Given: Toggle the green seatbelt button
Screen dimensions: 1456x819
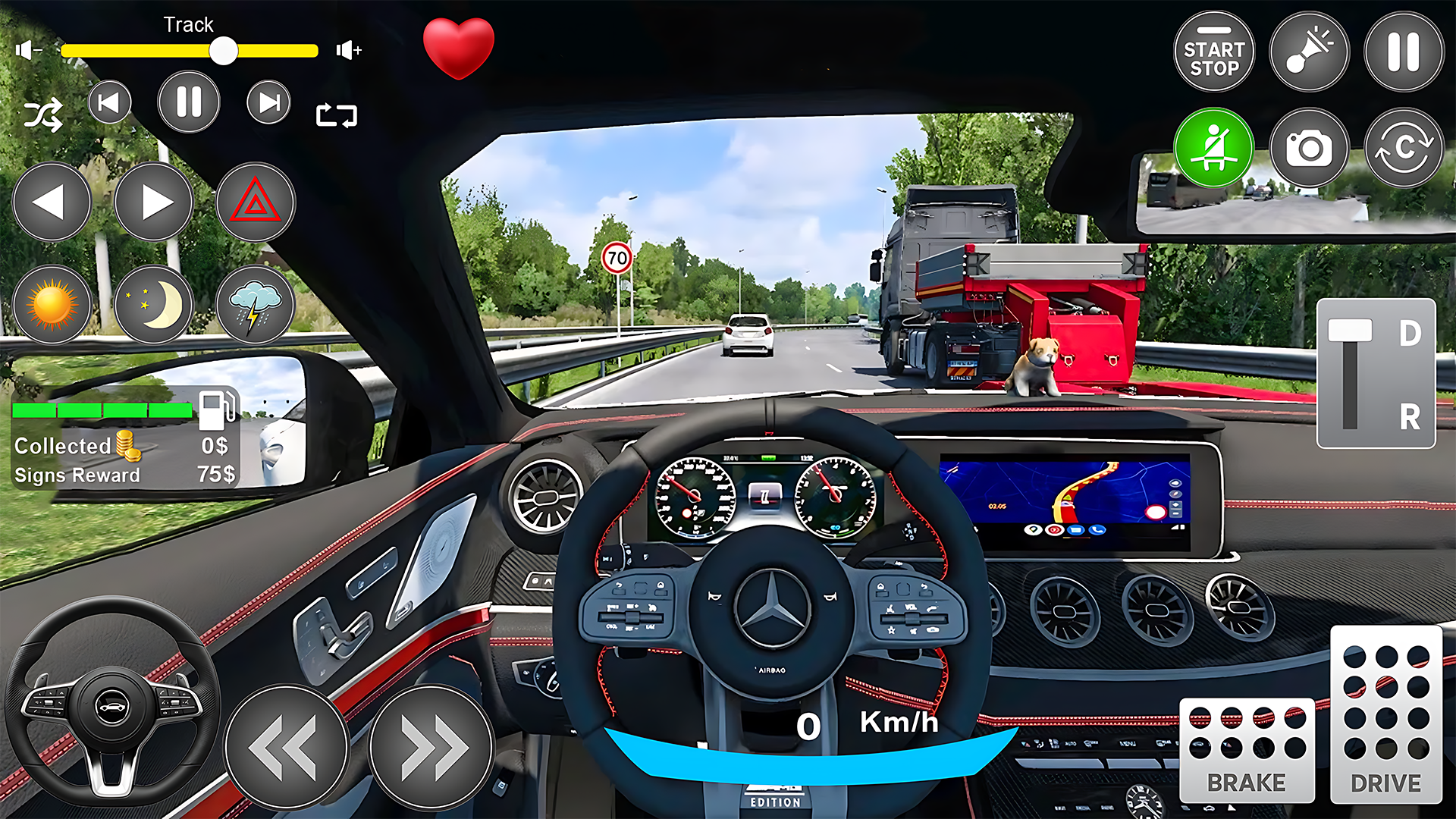Looking at the screenshot, I should click(1214, 148).
